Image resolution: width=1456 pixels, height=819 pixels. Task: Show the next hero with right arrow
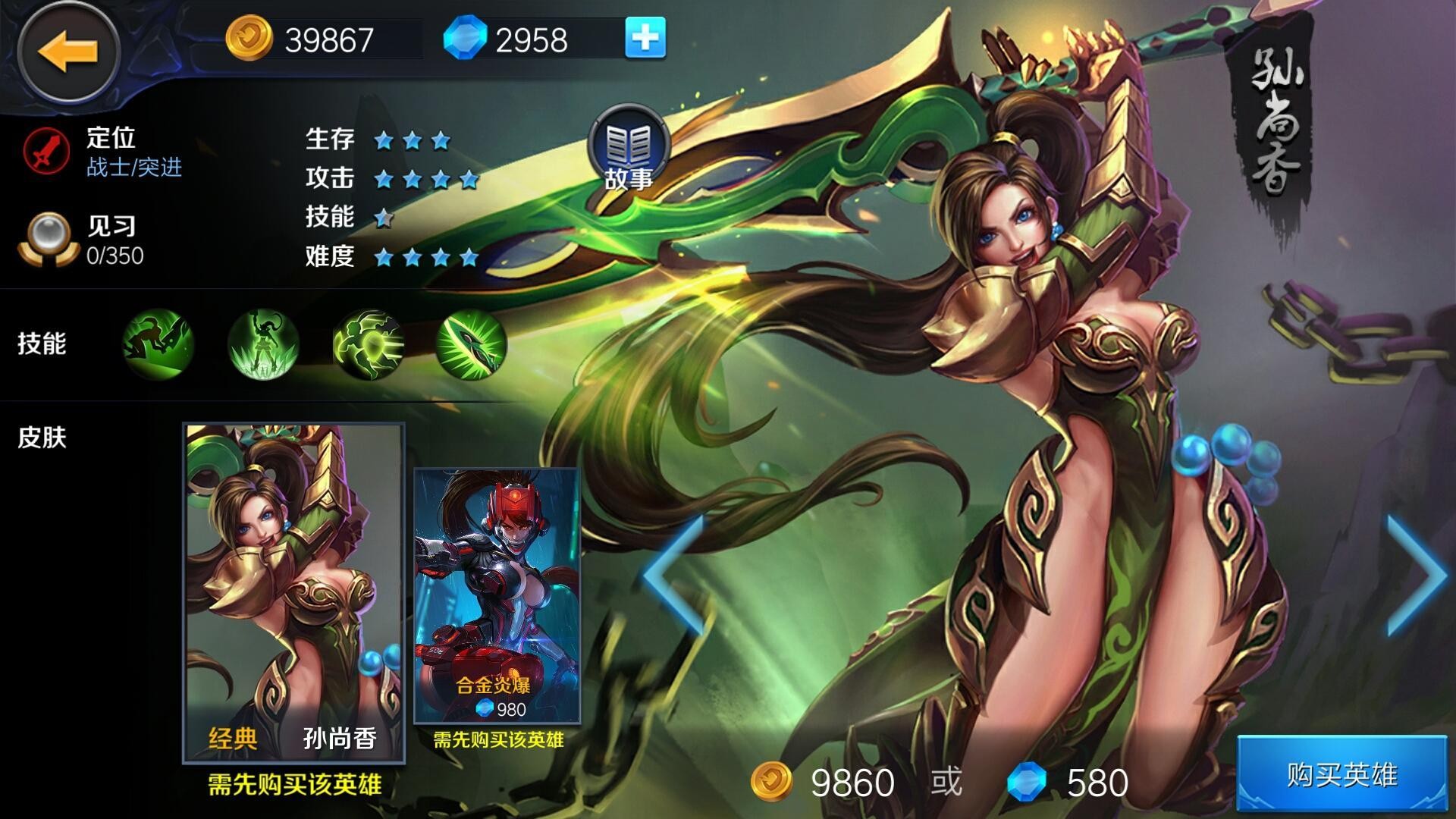click(x=1416, y=576)
